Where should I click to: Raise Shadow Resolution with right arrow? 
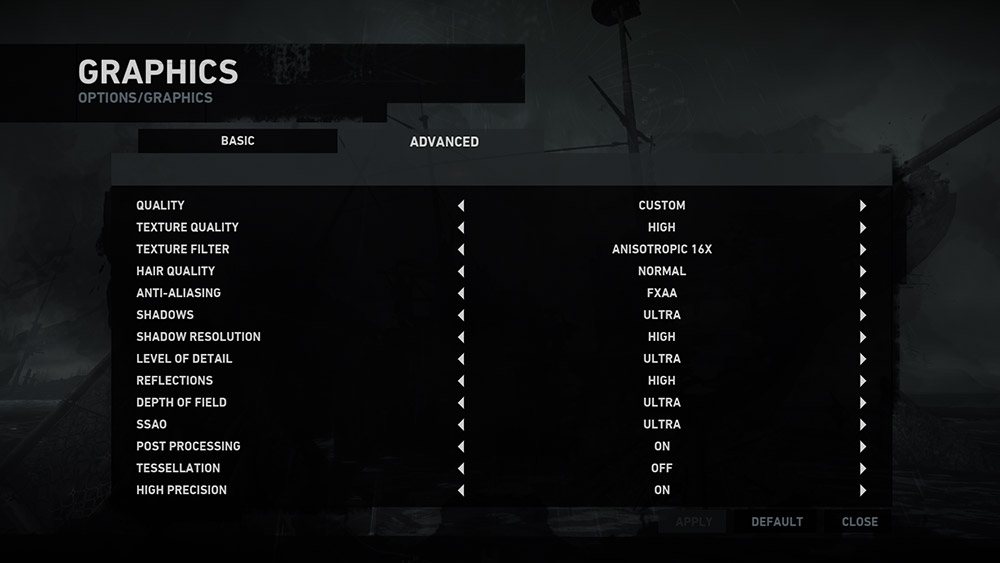click(x=862, y=338)
